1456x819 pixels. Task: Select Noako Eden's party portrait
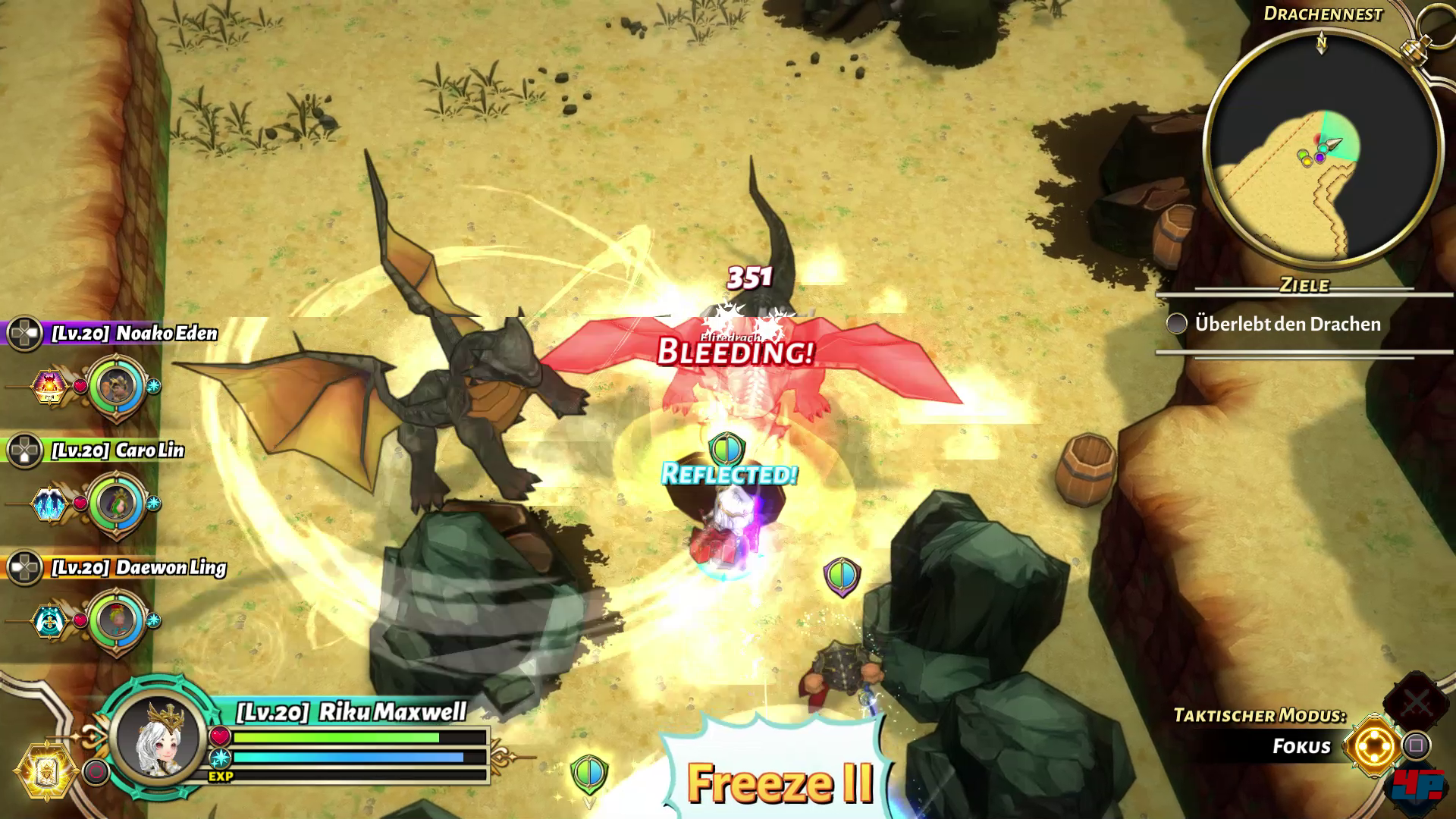(117, 386)
